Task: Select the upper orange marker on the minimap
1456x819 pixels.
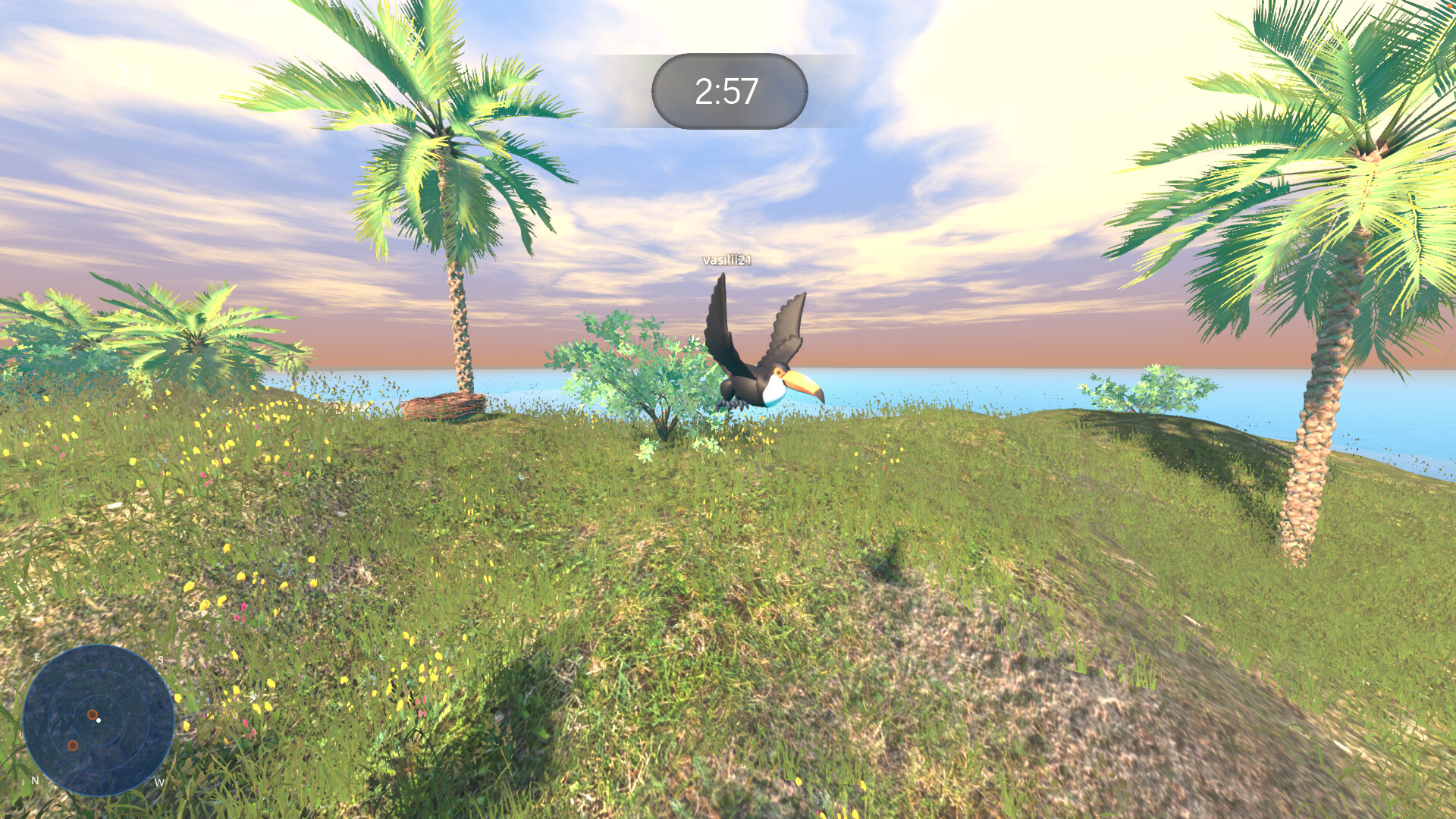Action: coord(92,714)
